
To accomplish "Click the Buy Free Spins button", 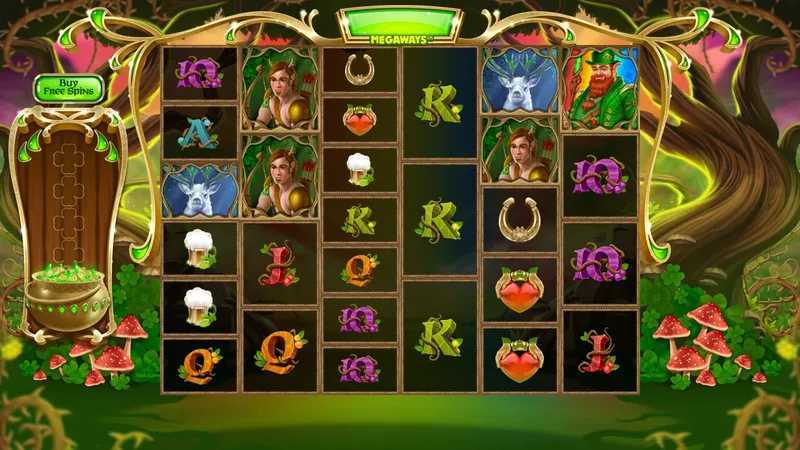I will click(x=69, y=88).
